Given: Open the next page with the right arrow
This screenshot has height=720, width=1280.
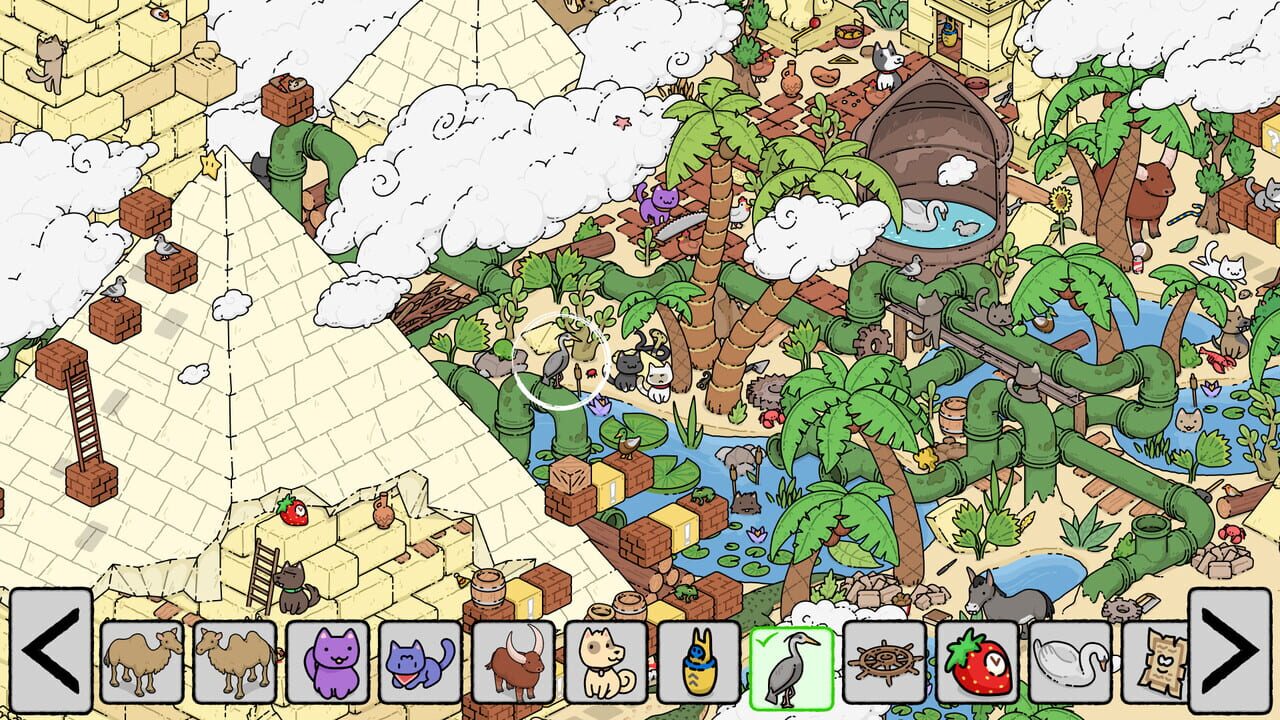Looking at the screenshot, I should coord(1232,660).
